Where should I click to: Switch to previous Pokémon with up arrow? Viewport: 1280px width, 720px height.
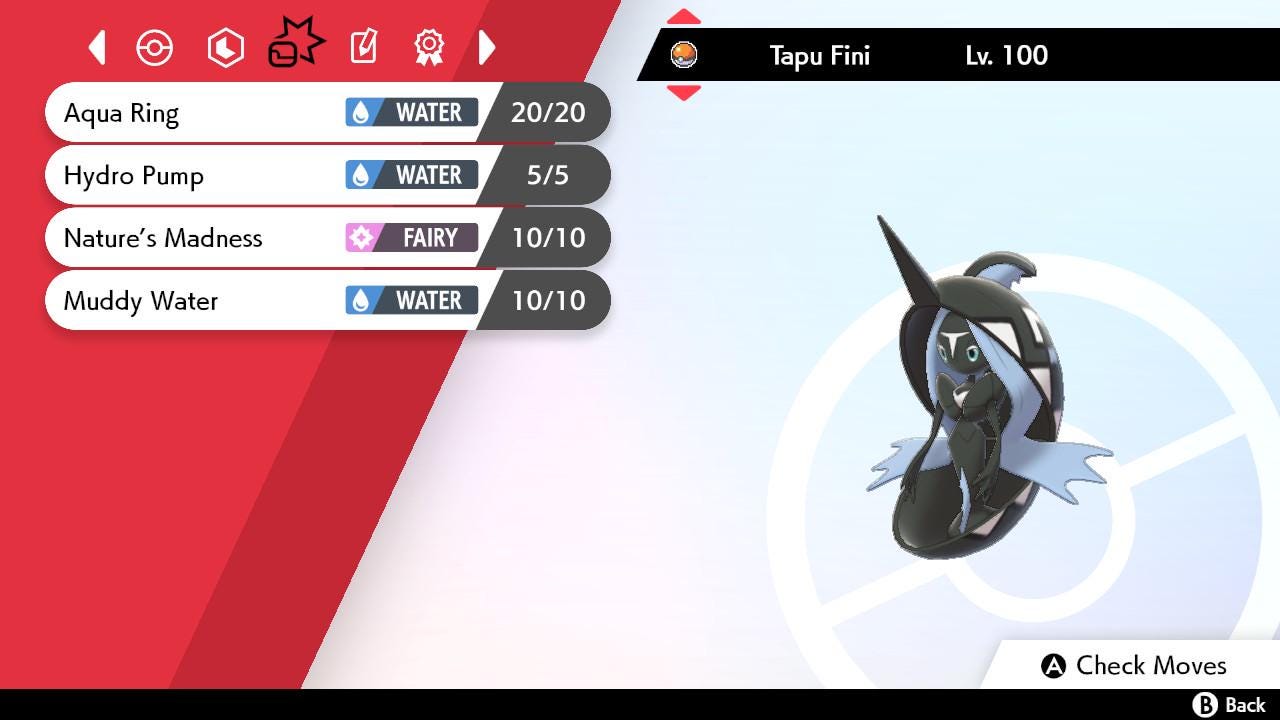pyautogui.click(x=683, y=17)
